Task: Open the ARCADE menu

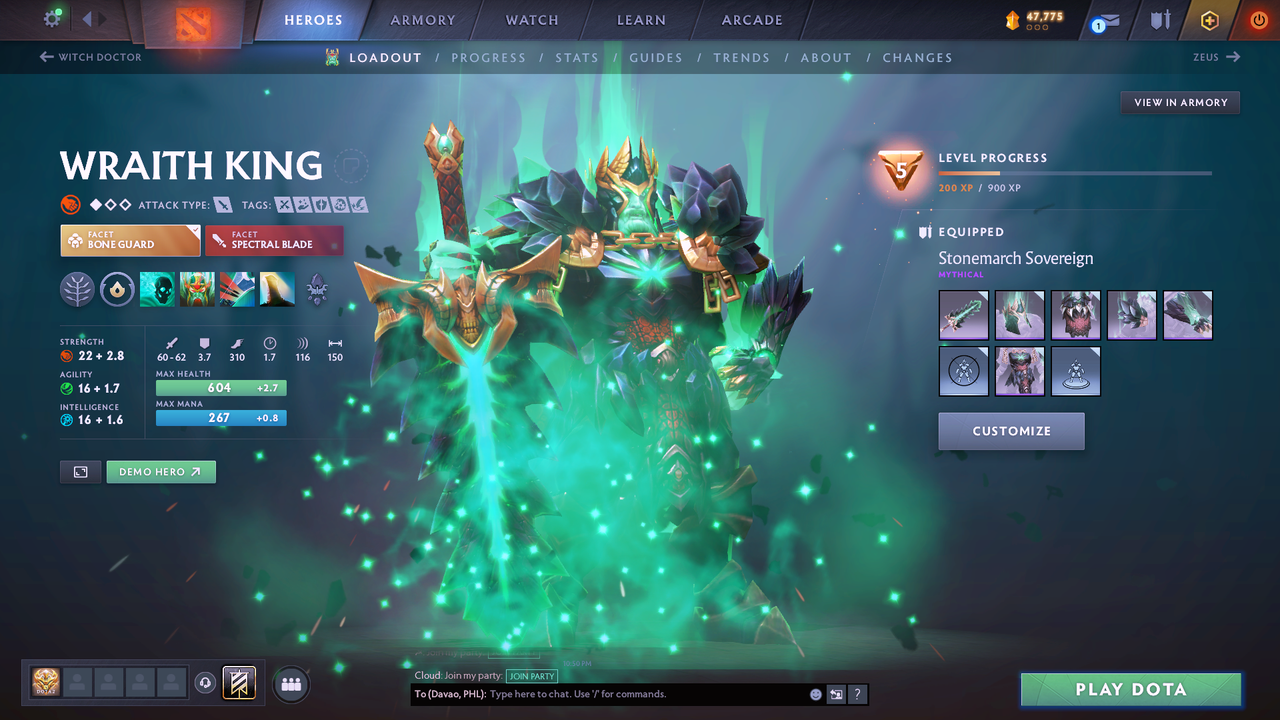Action: tap(751, 19)
